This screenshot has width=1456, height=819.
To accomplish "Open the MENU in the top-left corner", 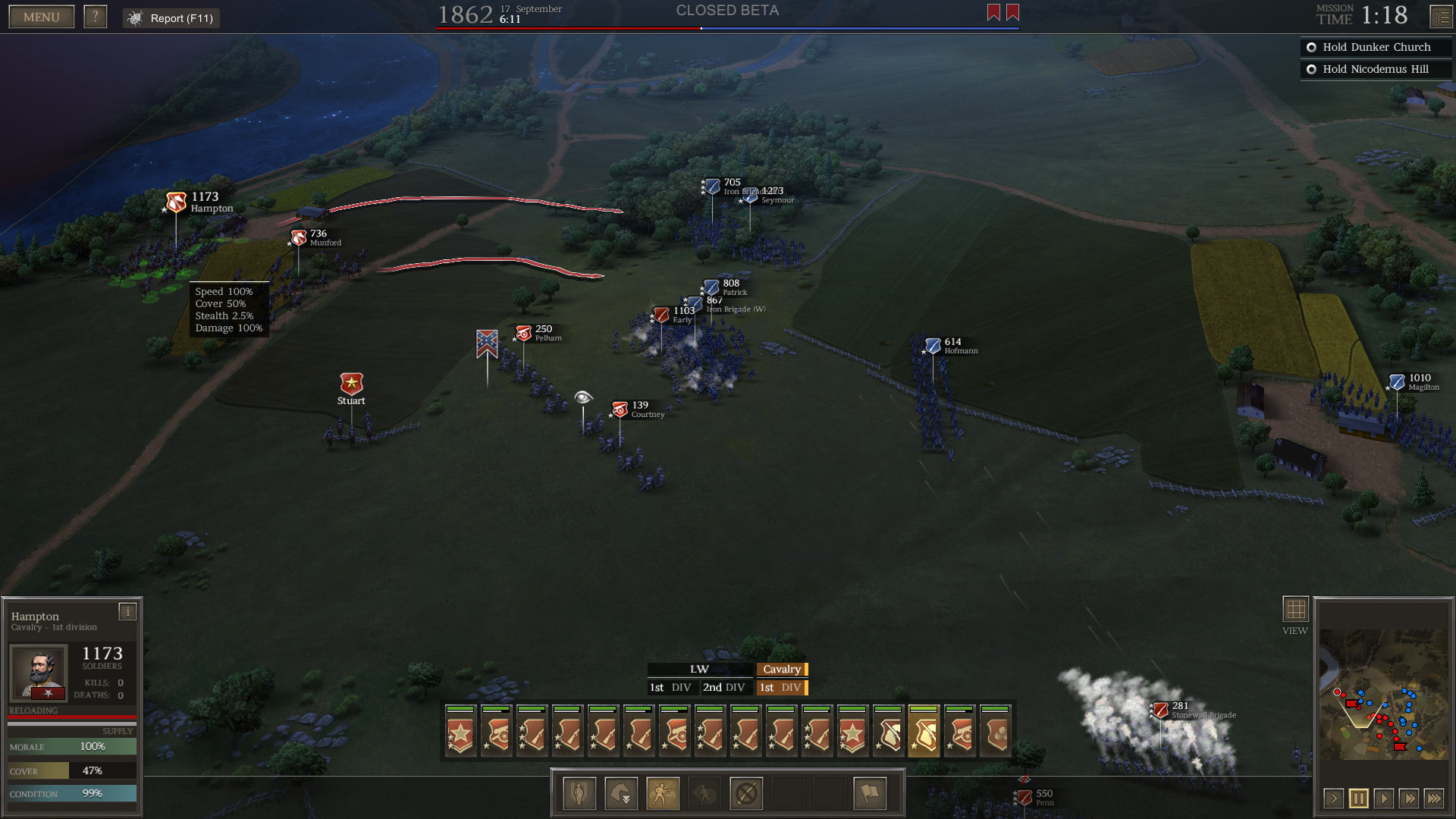I will pyautogui.click(x=41, y=16).
